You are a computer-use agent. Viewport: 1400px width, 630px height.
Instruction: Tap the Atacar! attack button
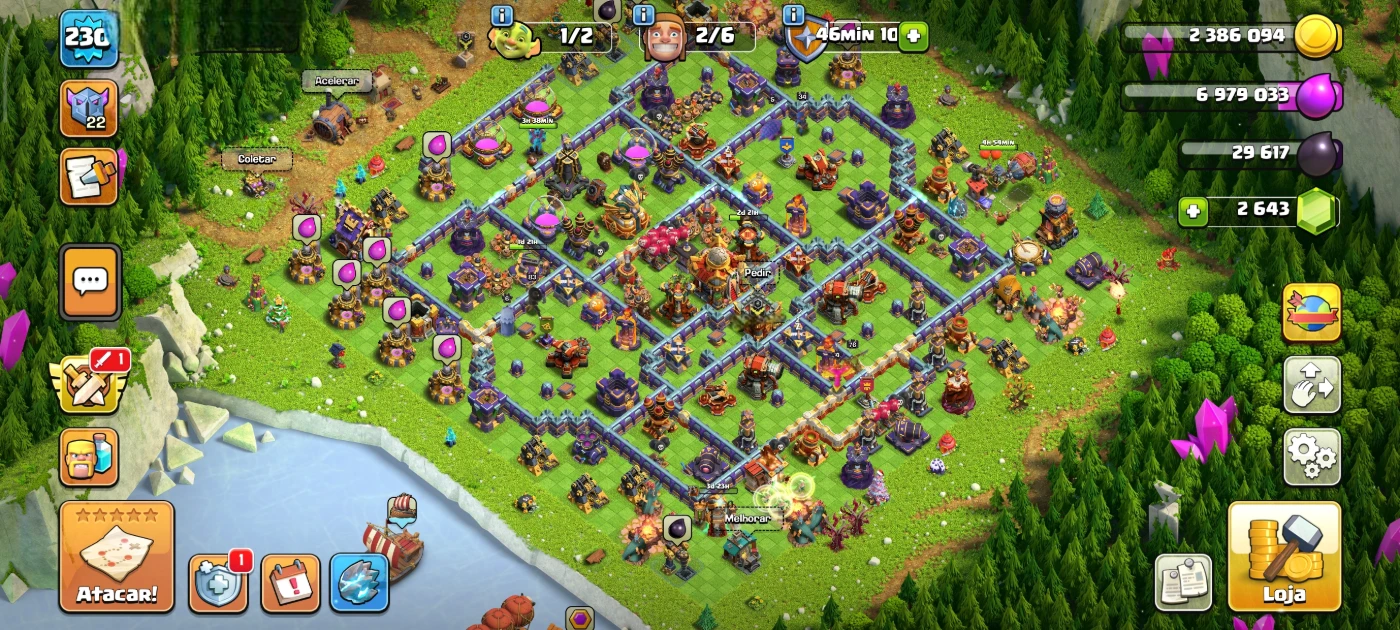point(116,556)
